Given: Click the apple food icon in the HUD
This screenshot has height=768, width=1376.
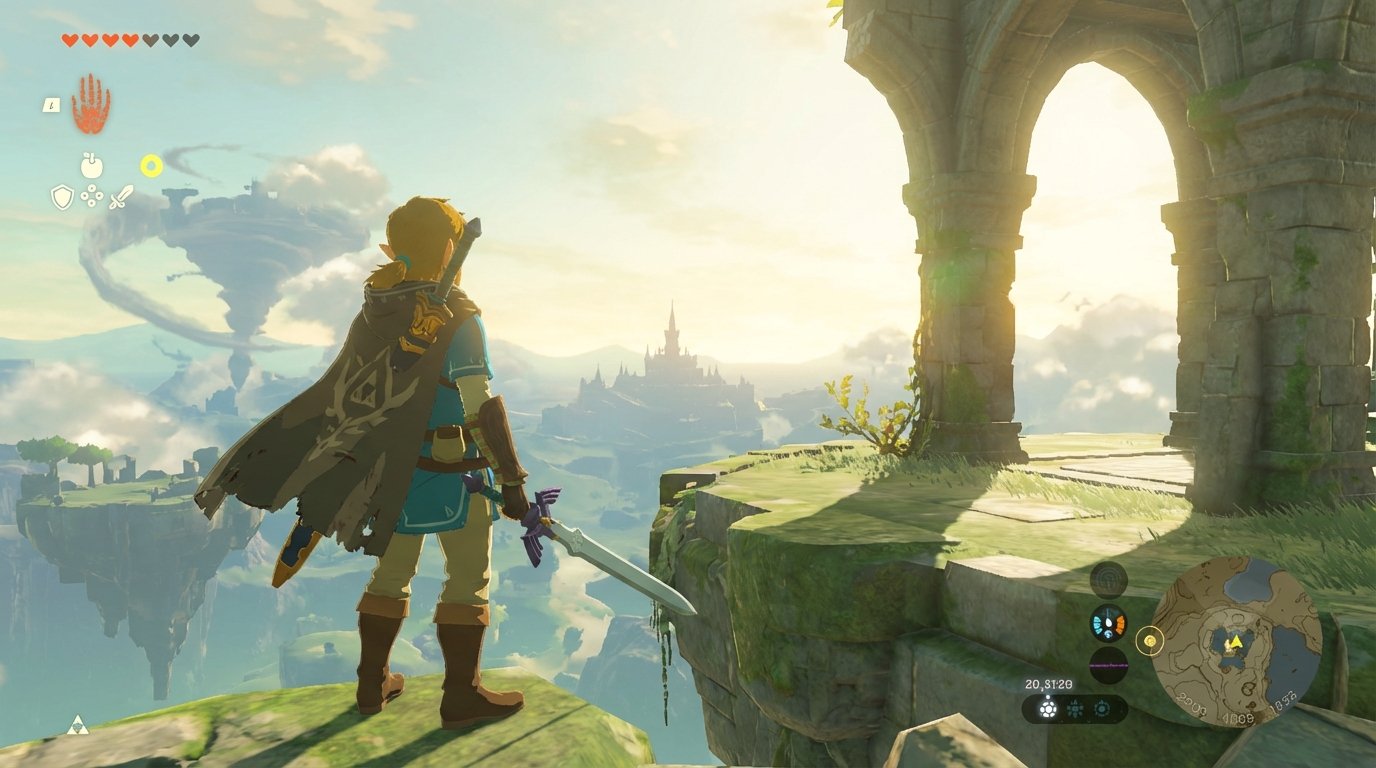Looking at the screenshot, I should 91,166.
